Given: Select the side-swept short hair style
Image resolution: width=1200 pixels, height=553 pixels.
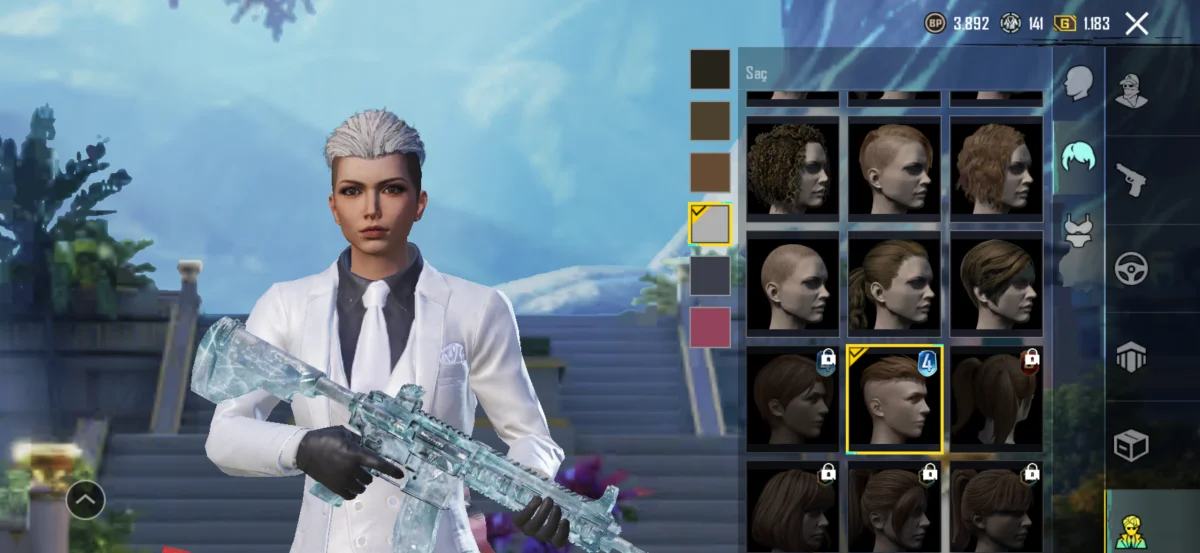Looking at the screenshot, I should pos(995,284).
